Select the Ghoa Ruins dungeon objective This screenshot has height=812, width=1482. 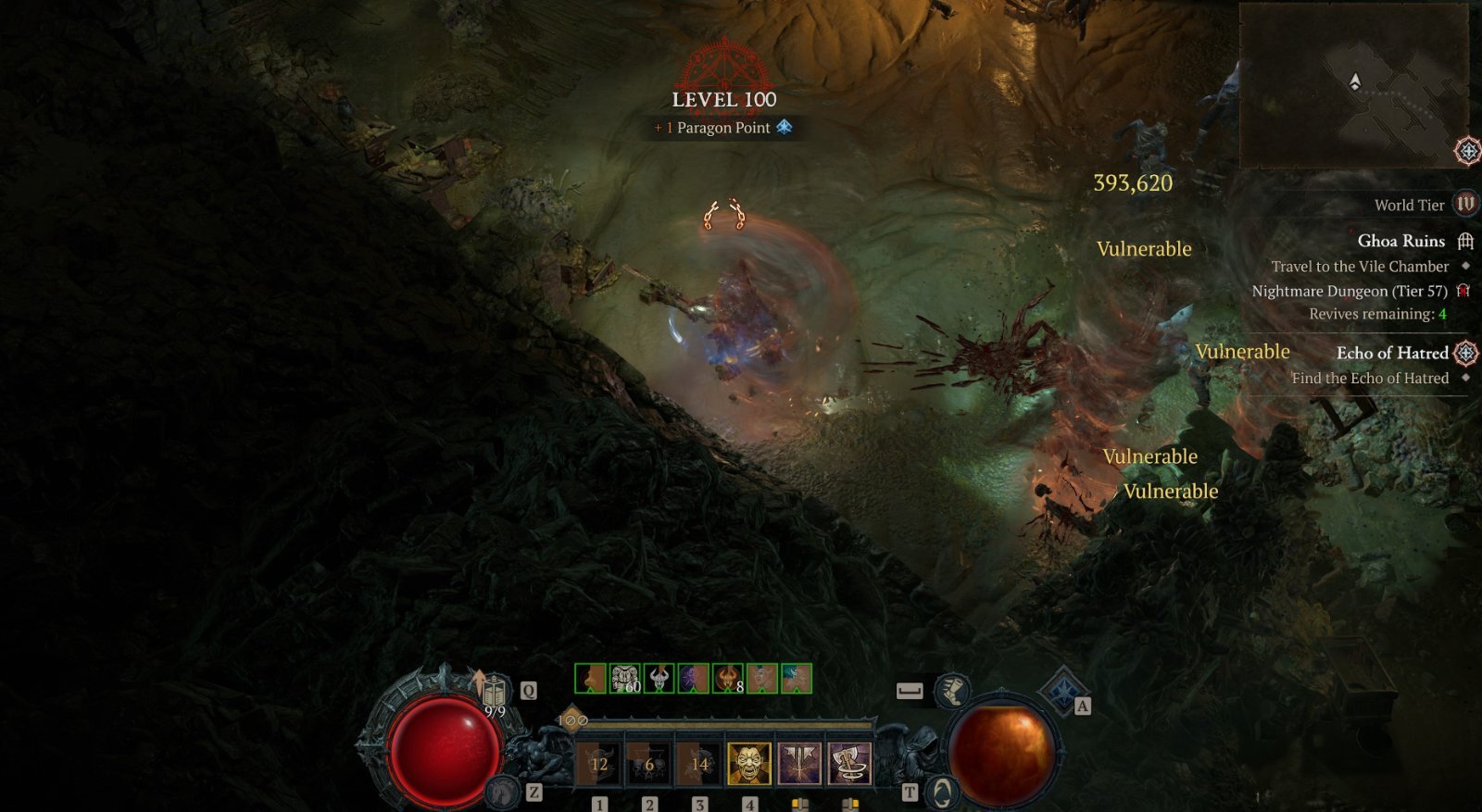click(x=1400, y=241)
